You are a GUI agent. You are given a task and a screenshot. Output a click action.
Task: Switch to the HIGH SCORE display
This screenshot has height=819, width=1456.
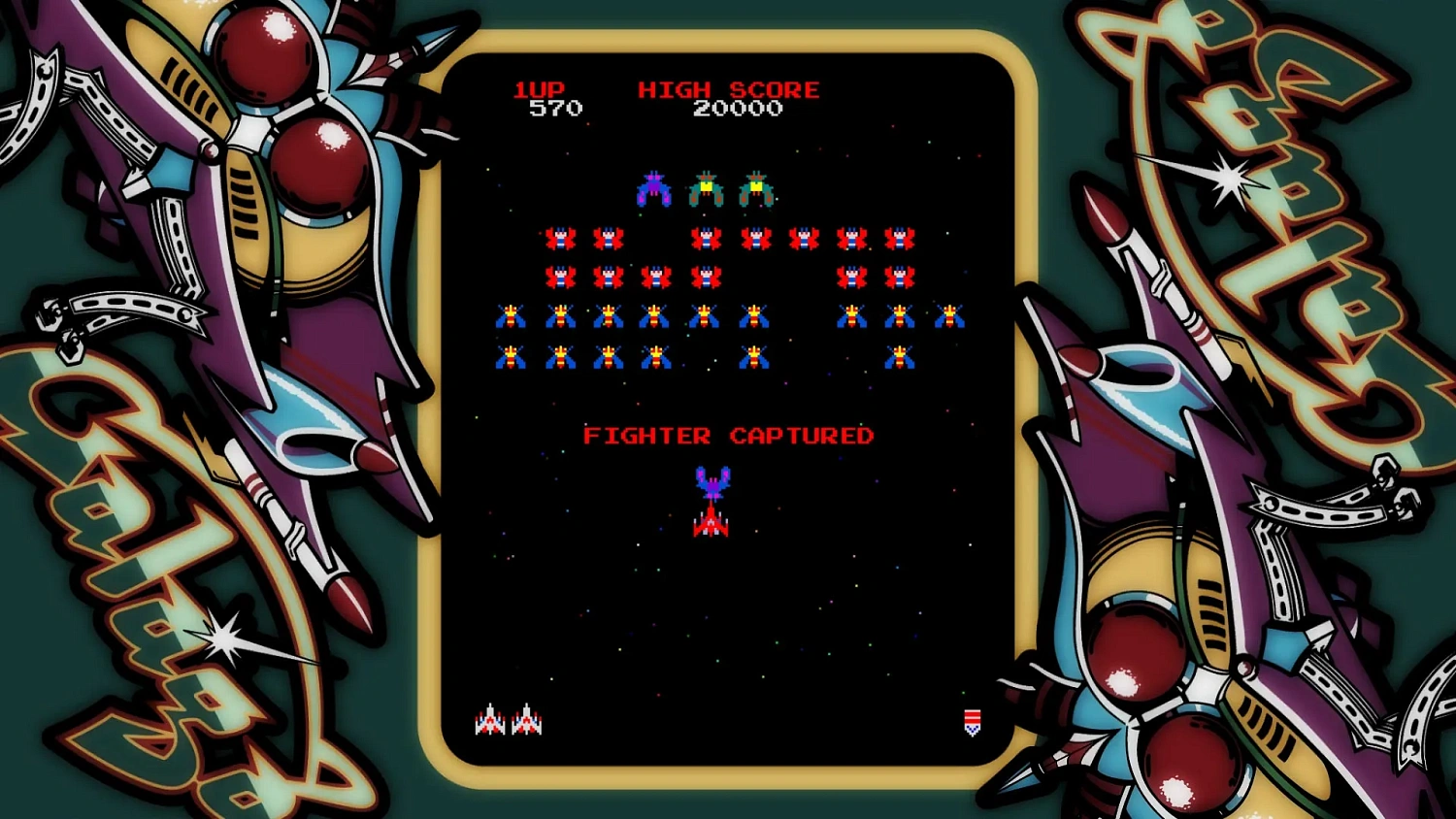pyautogui.click(x=728, y=89)
